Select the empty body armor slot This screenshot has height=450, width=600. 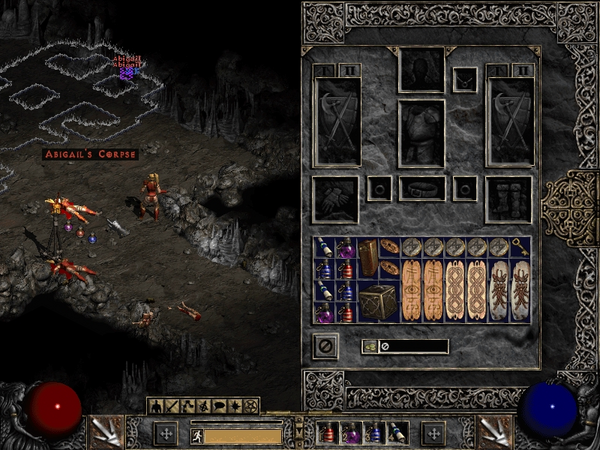pyautogui.click(x=421, y=133)
